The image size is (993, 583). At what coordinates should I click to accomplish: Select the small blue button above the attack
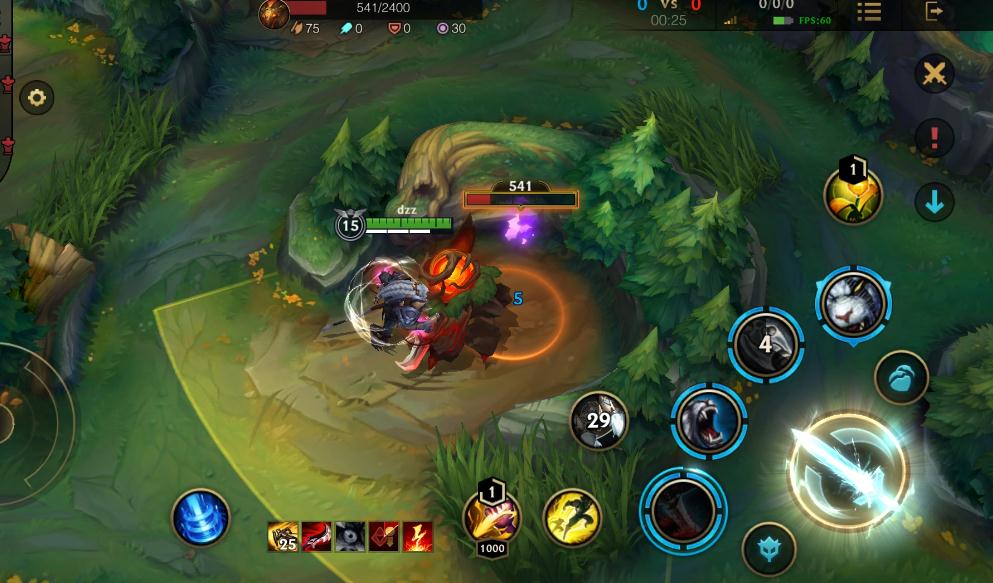point(901,378)
